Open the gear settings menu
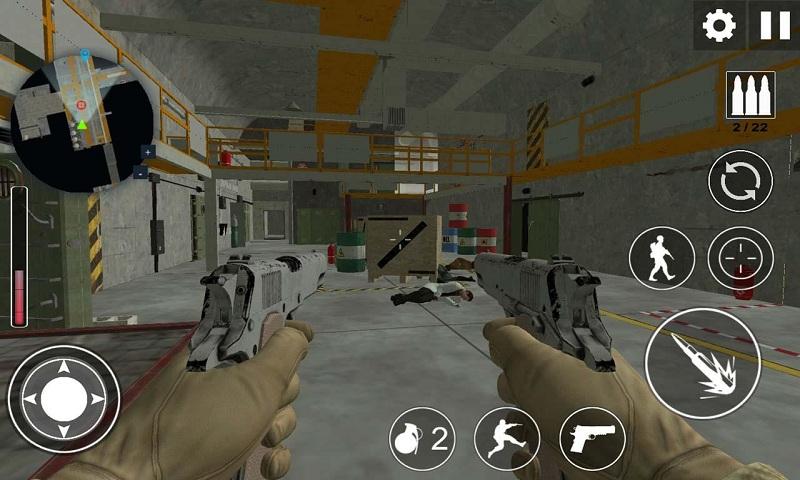 tap(719, 25)
